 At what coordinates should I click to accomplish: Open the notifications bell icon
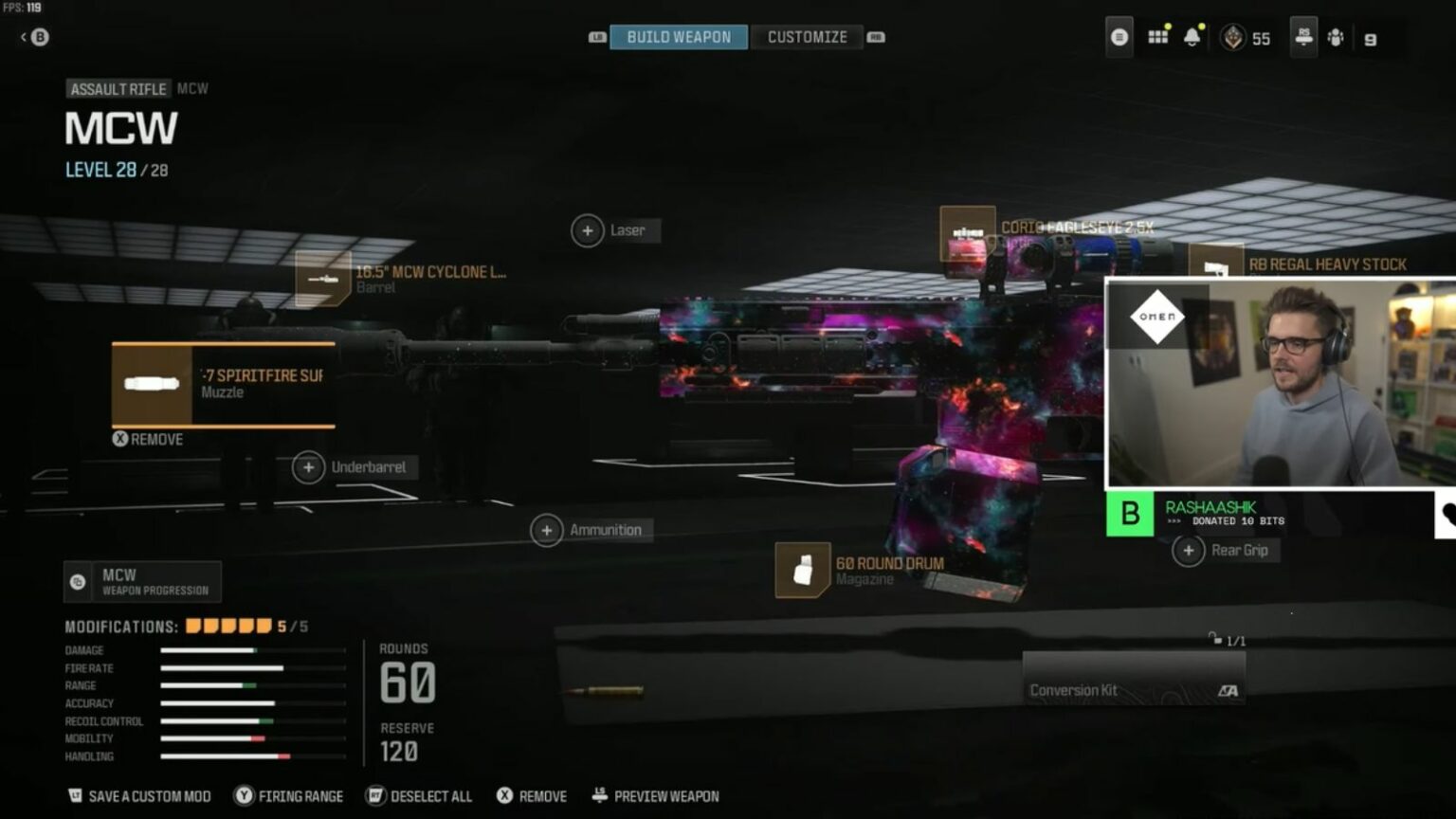coord(1192,37)
